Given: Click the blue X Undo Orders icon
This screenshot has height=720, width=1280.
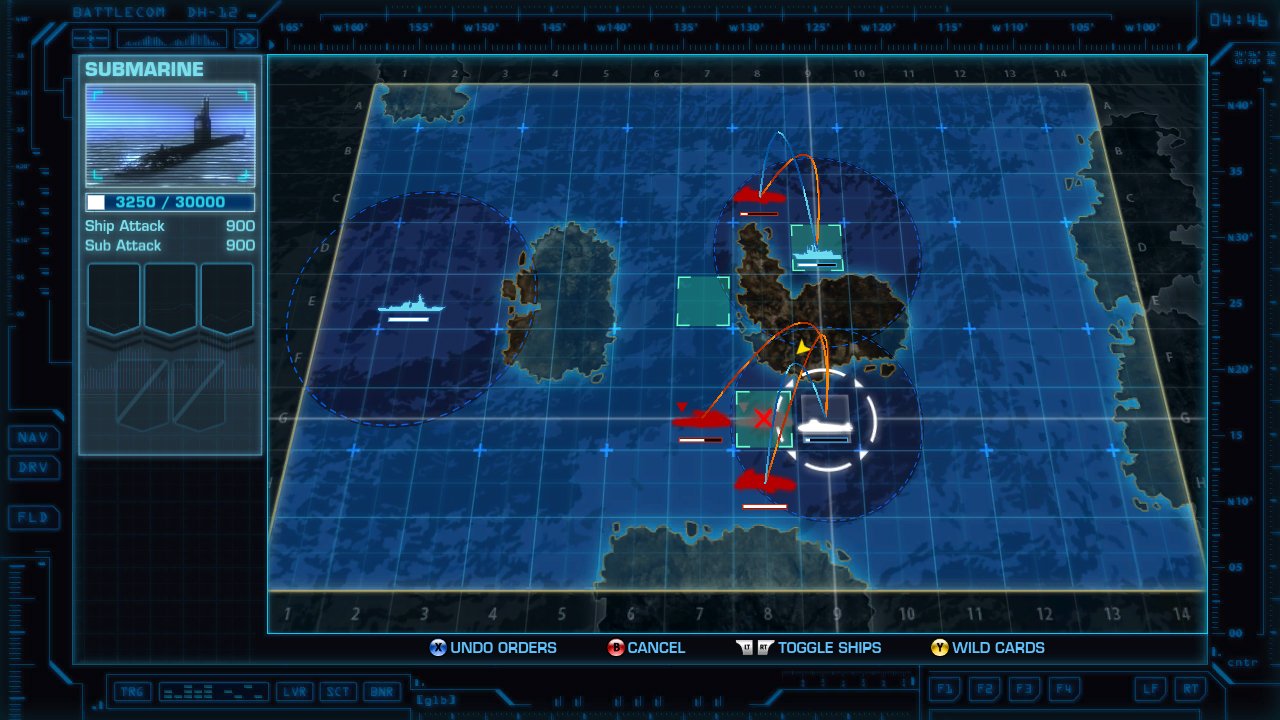Looking at the screenshot, I should pos(436,648).
